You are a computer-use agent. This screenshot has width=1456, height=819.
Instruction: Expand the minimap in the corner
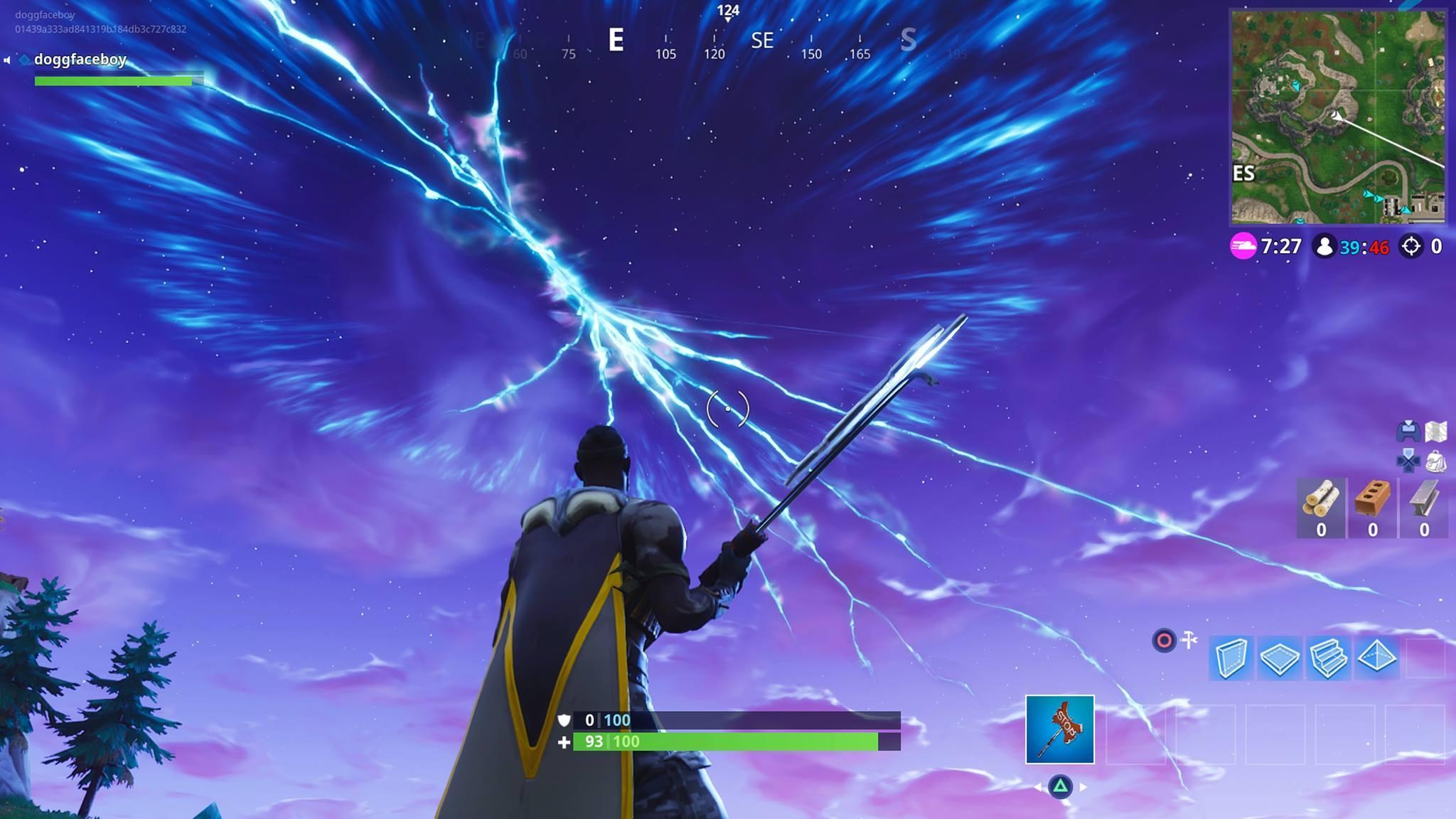coord(1337,115)
